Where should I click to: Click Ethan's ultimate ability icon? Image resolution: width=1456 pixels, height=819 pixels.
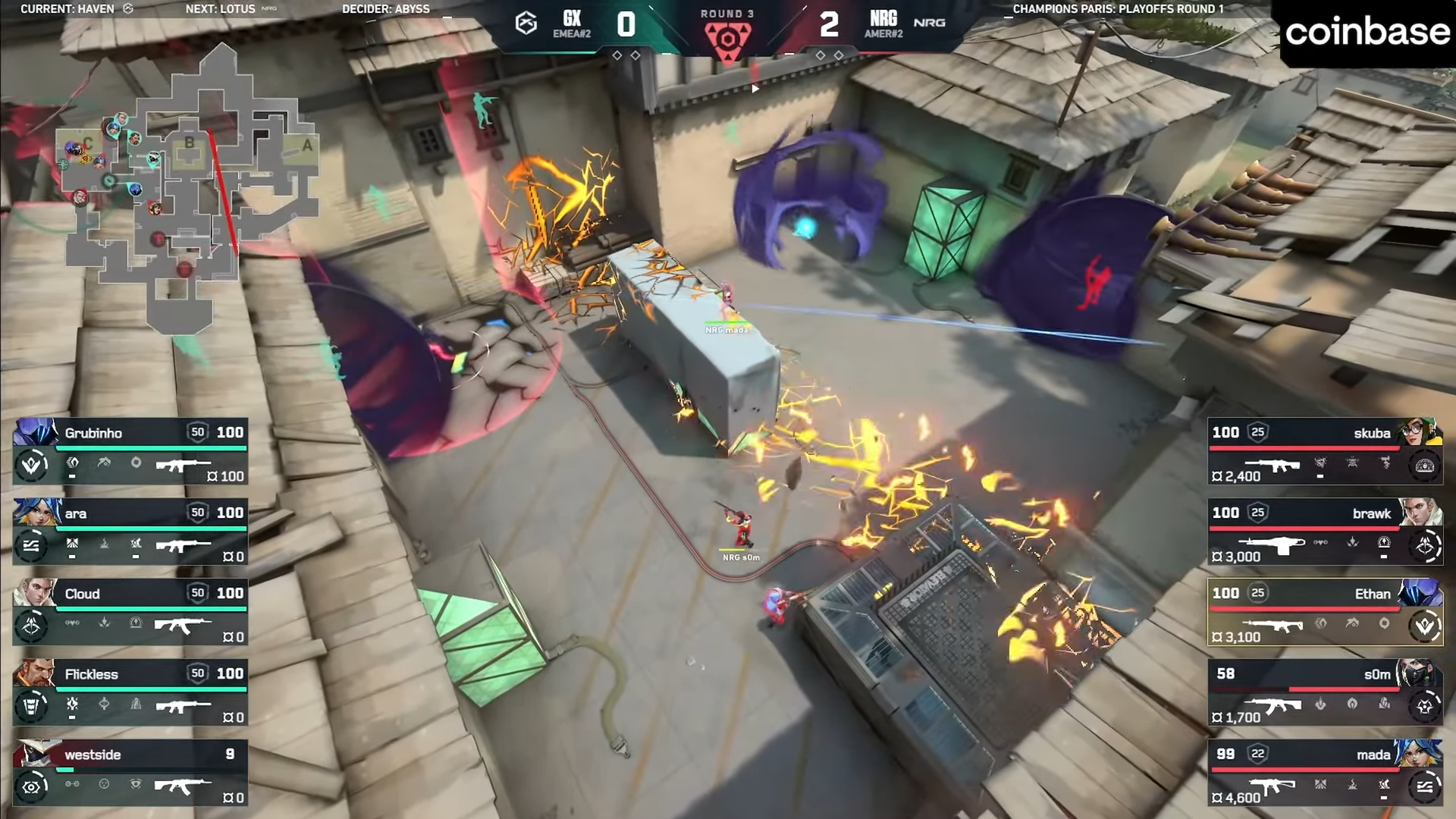1425,626
